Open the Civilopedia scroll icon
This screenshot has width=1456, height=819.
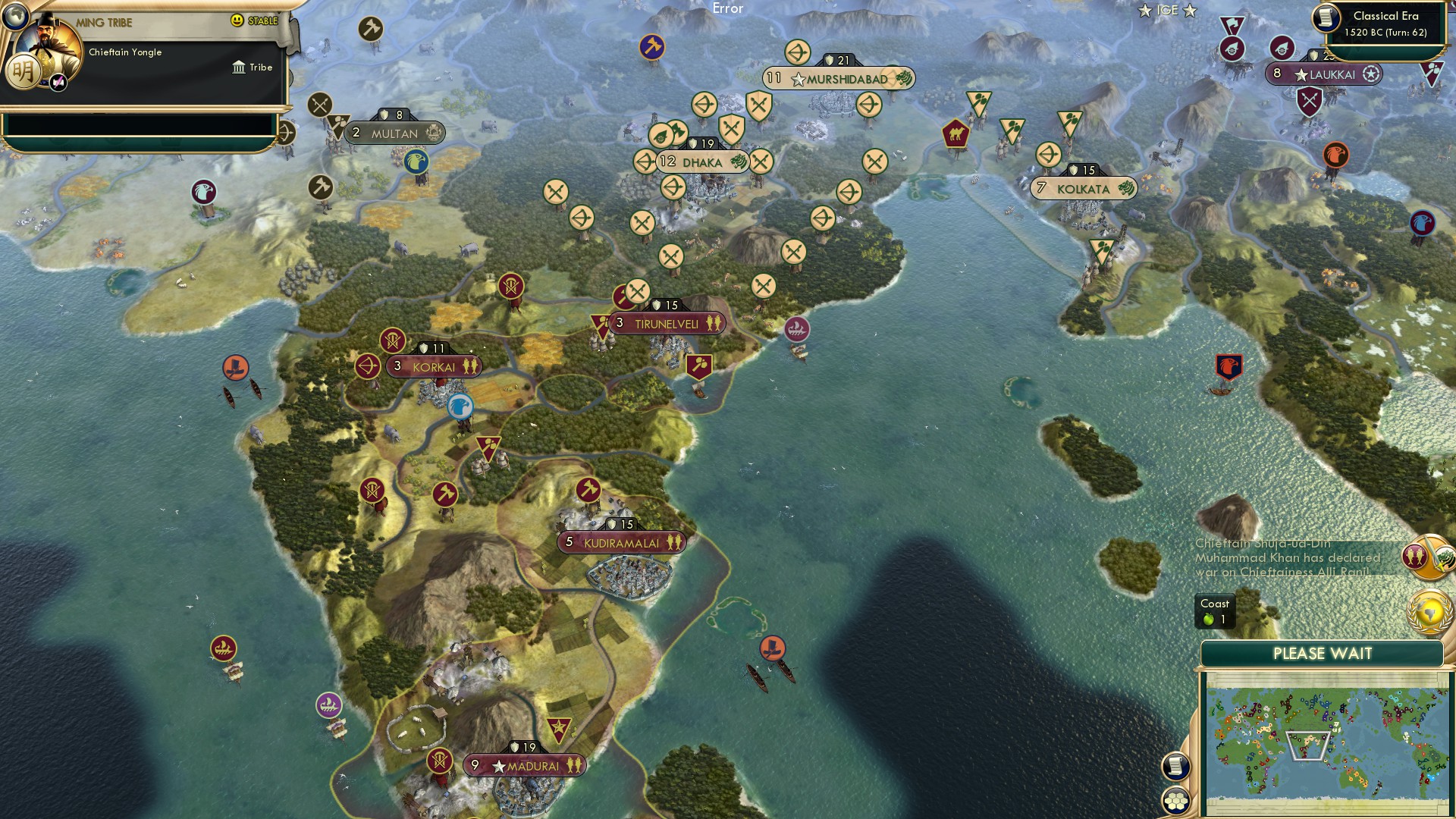(1176, 766)
